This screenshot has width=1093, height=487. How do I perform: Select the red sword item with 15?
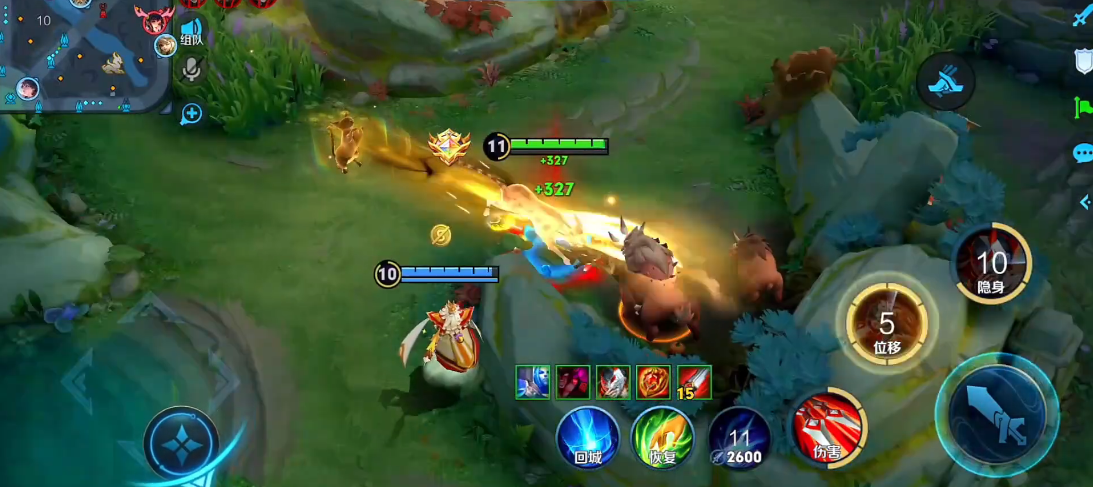[694, 381]
